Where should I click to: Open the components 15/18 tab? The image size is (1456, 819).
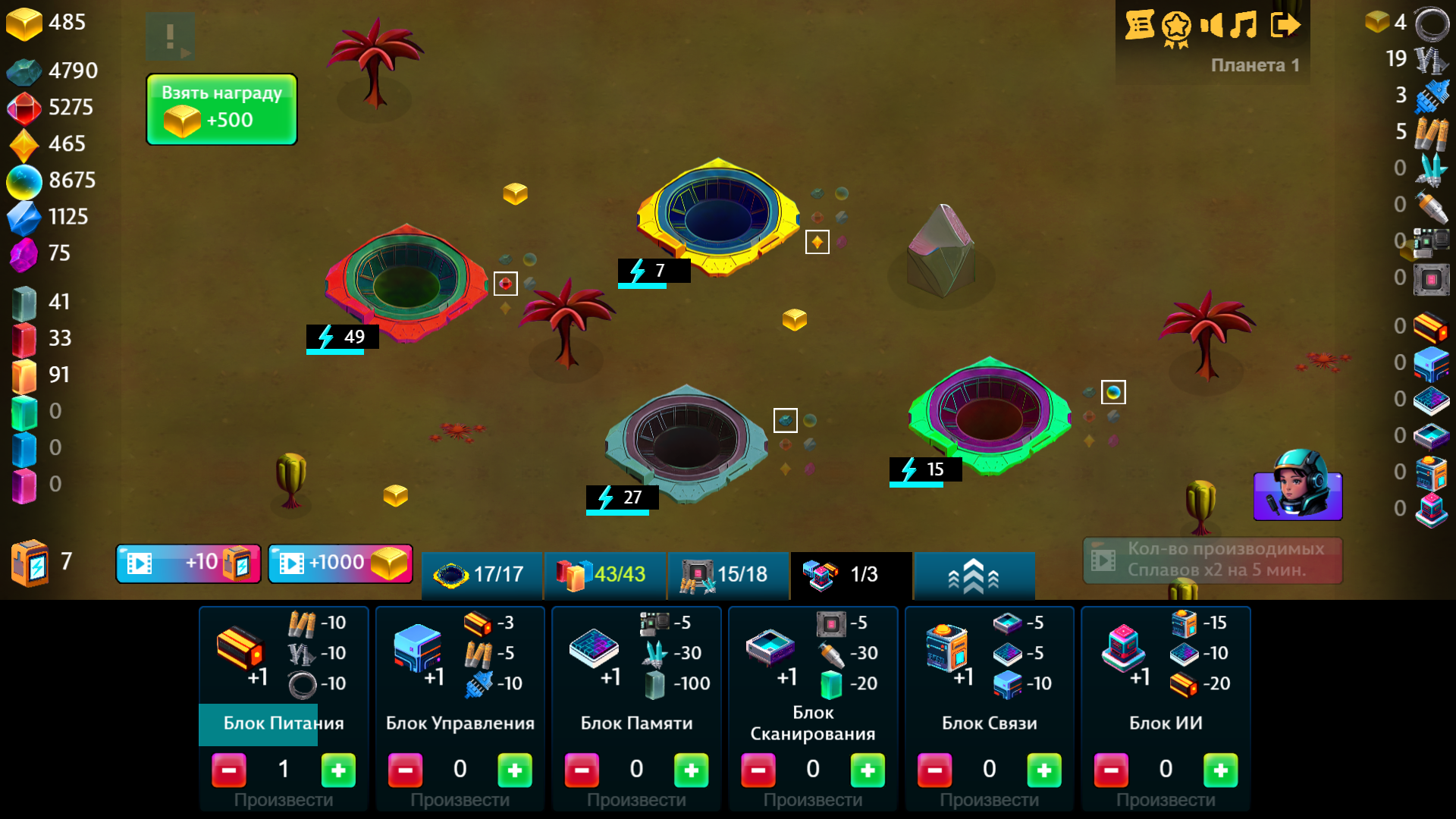tap(728, 575)
